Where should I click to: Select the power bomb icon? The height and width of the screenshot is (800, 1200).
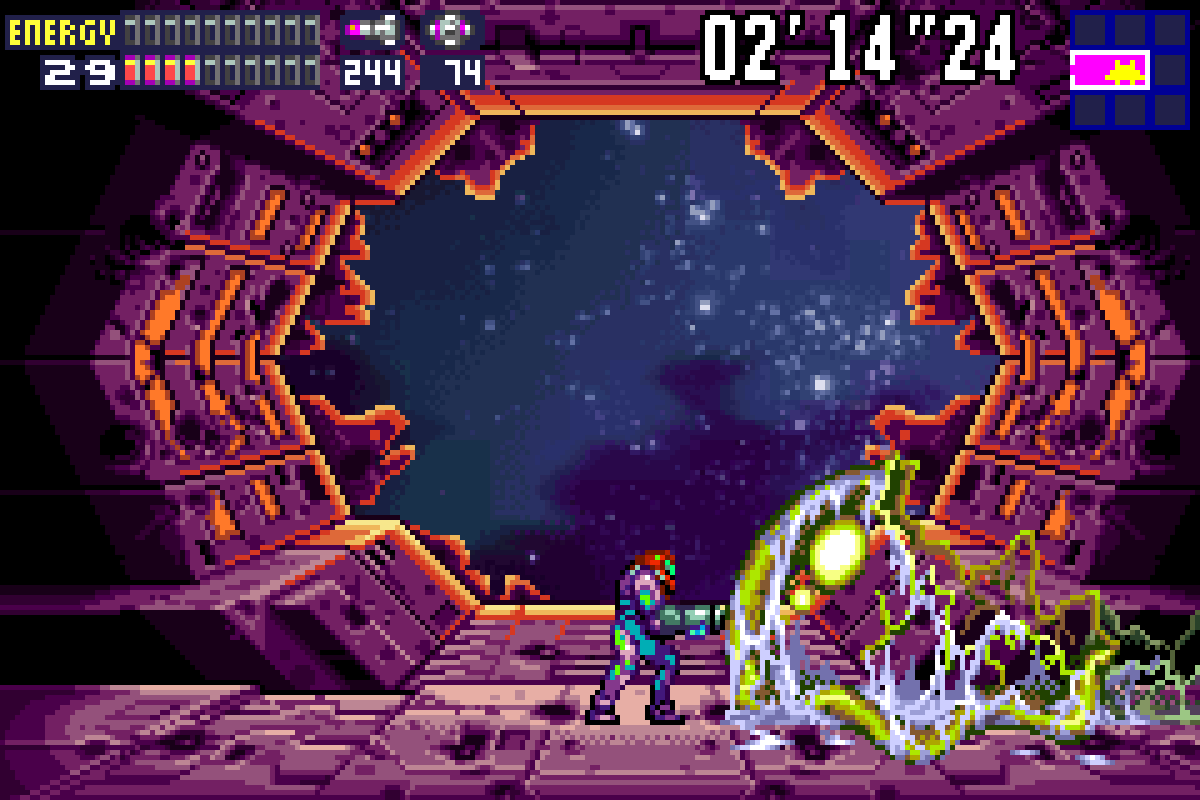coord(452,31)
